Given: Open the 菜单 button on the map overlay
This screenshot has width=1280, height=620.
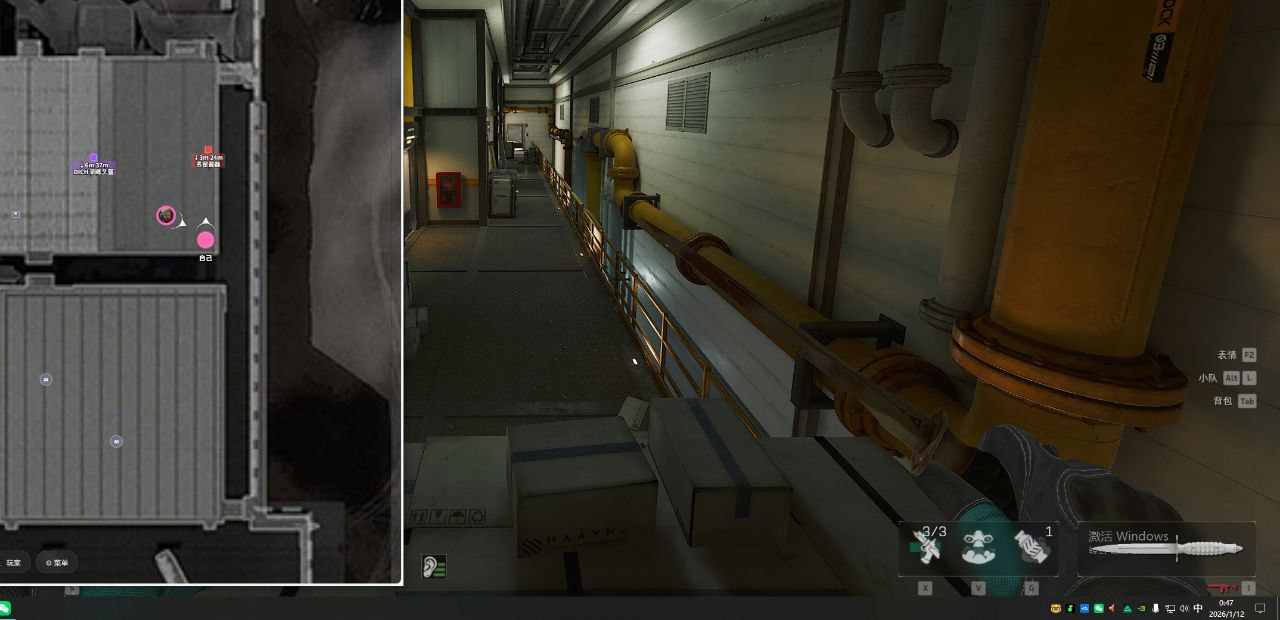Looking at the screenshot, I should pos(57,563).
